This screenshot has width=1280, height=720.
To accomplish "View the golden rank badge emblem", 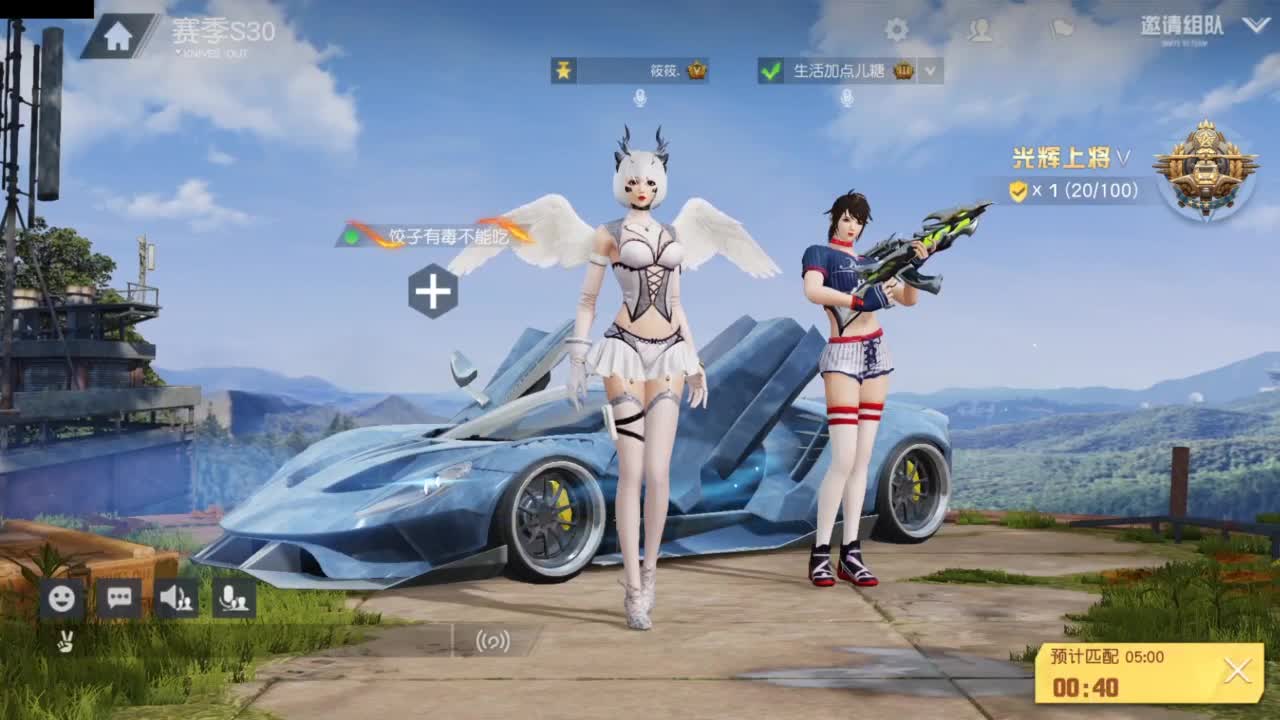I will [x=1205, y=168].
